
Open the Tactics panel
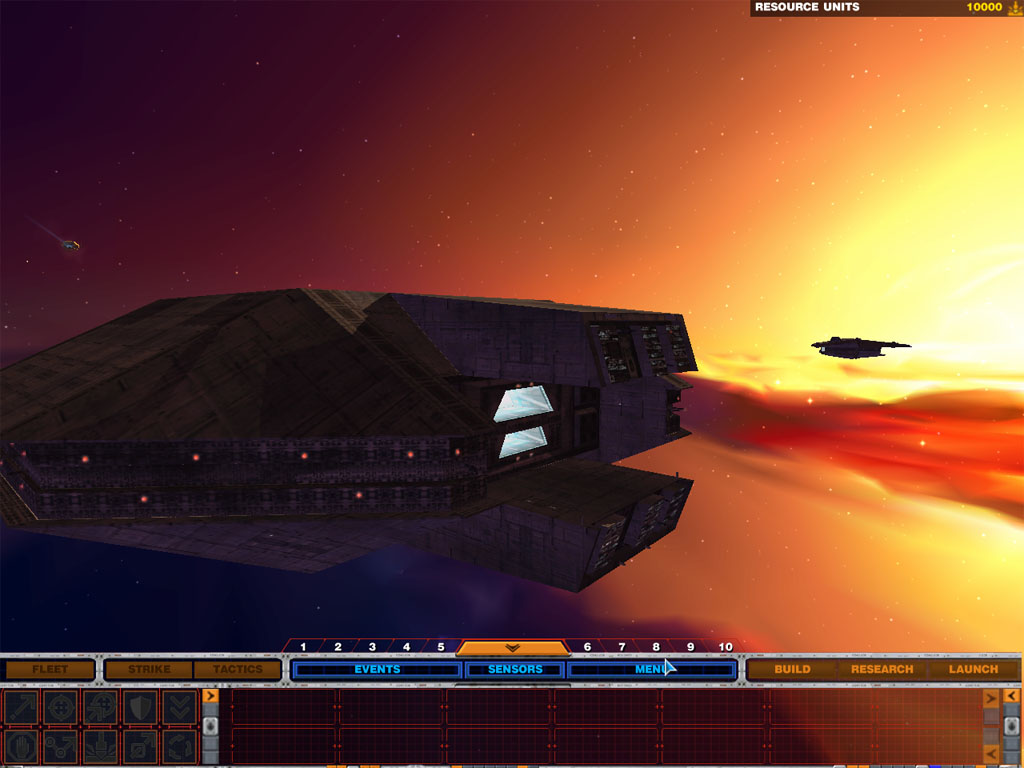tap(237, 669)
